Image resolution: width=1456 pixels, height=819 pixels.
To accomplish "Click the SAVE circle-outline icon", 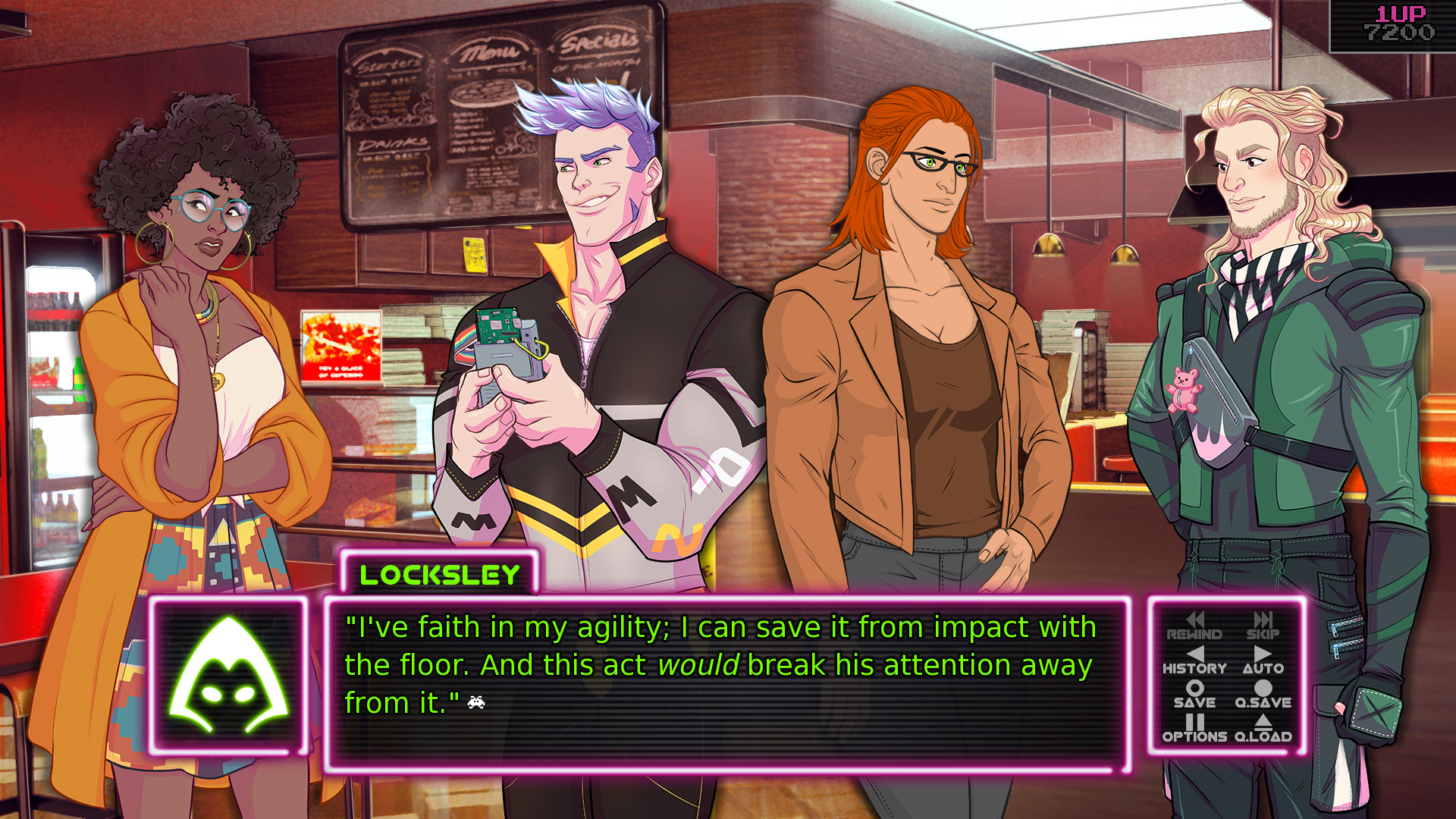I will point(1196,688).
